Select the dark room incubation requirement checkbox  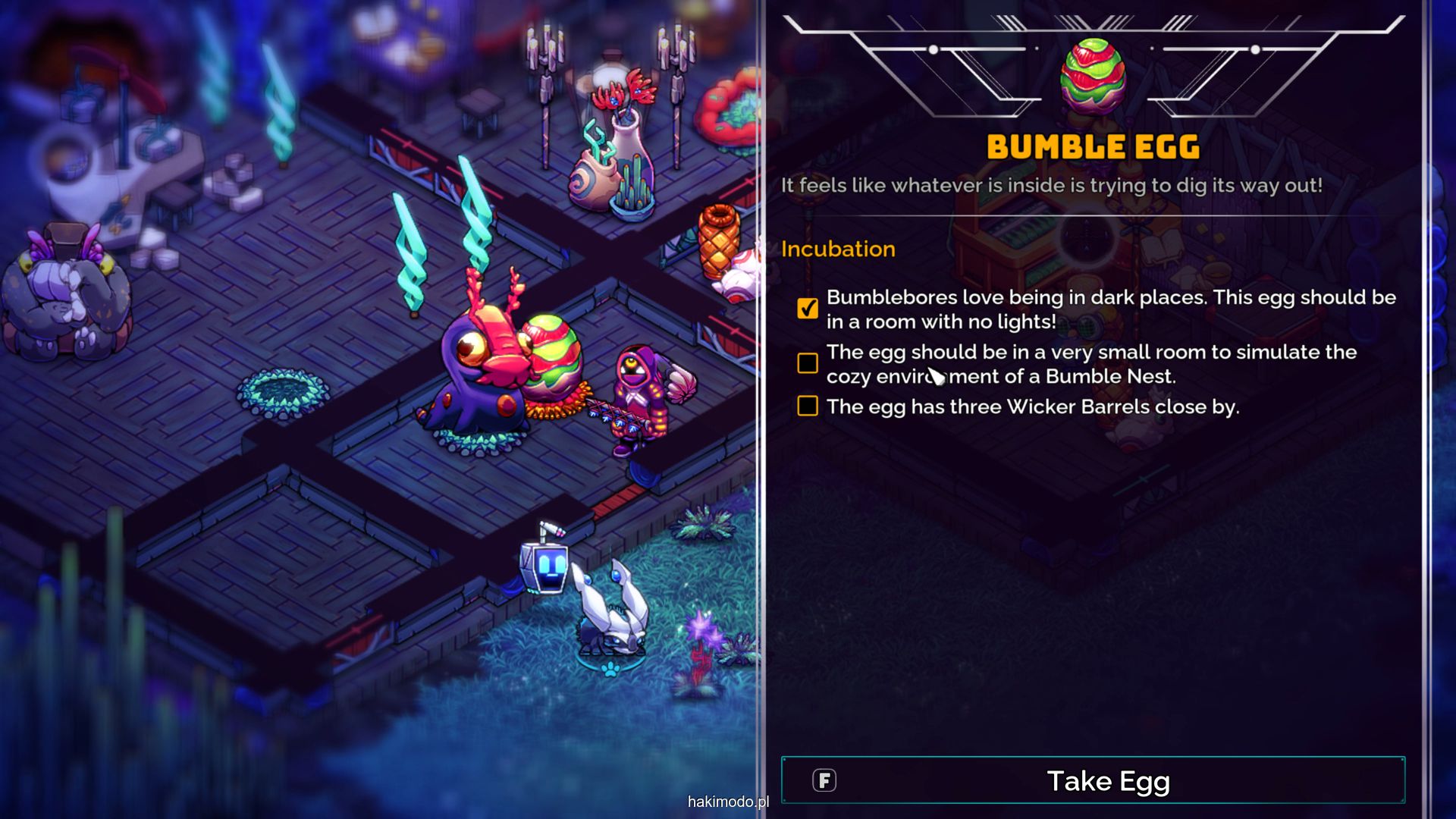pos(808,308)
